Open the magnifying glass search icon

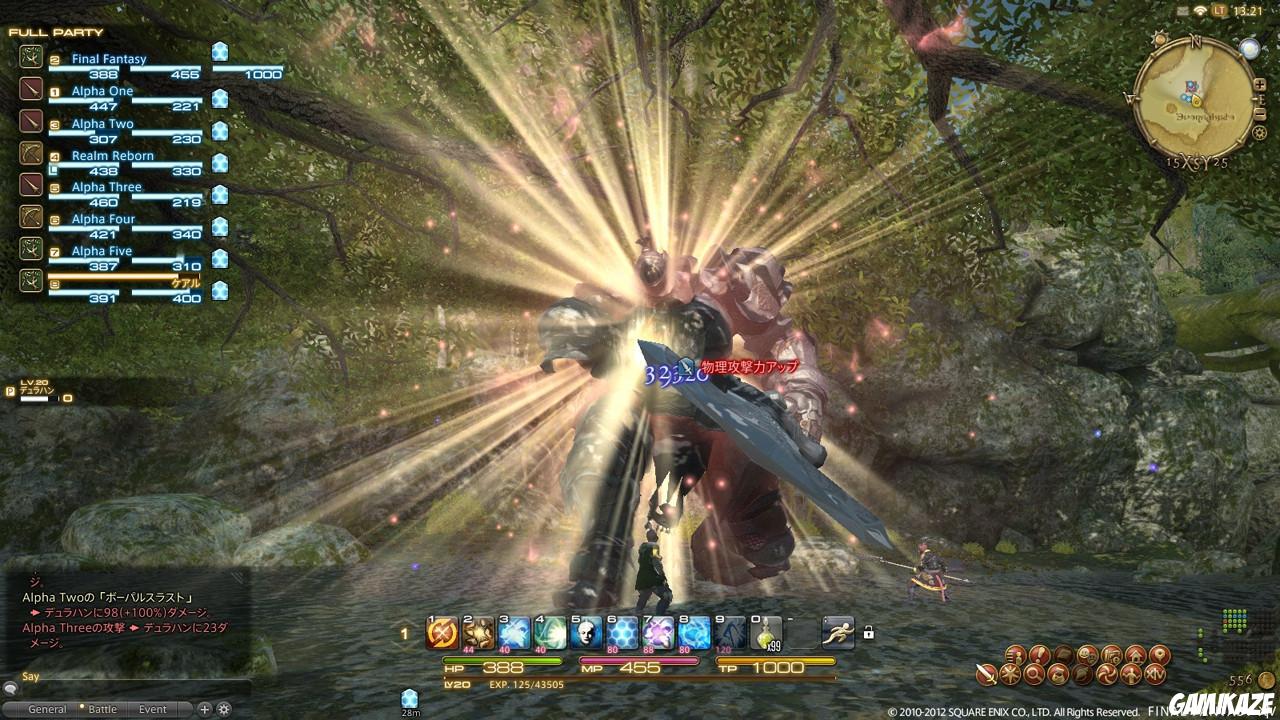pyautogui.click(x=1034, y=674)
